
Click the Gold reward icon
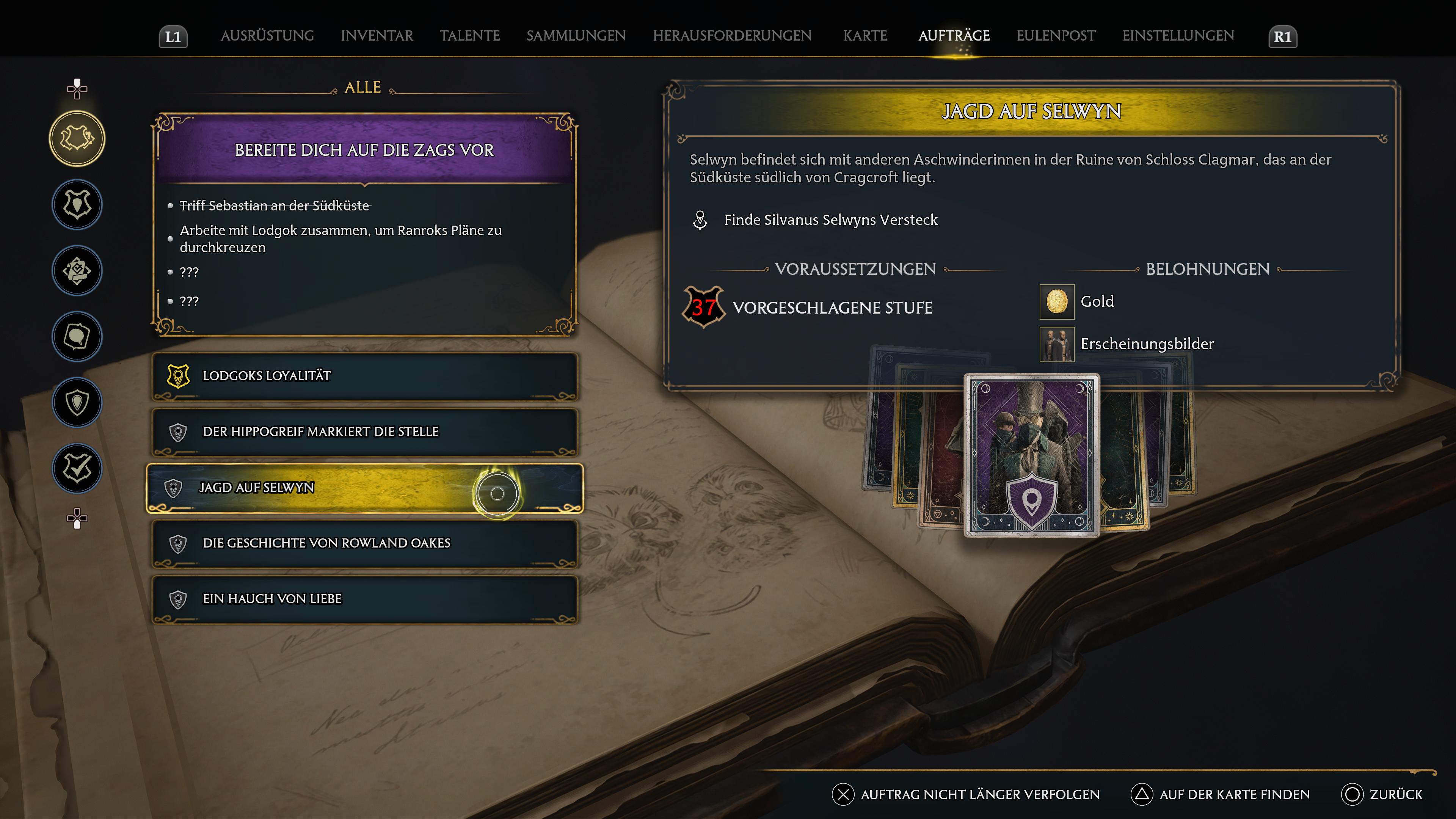pos(1056,302)
